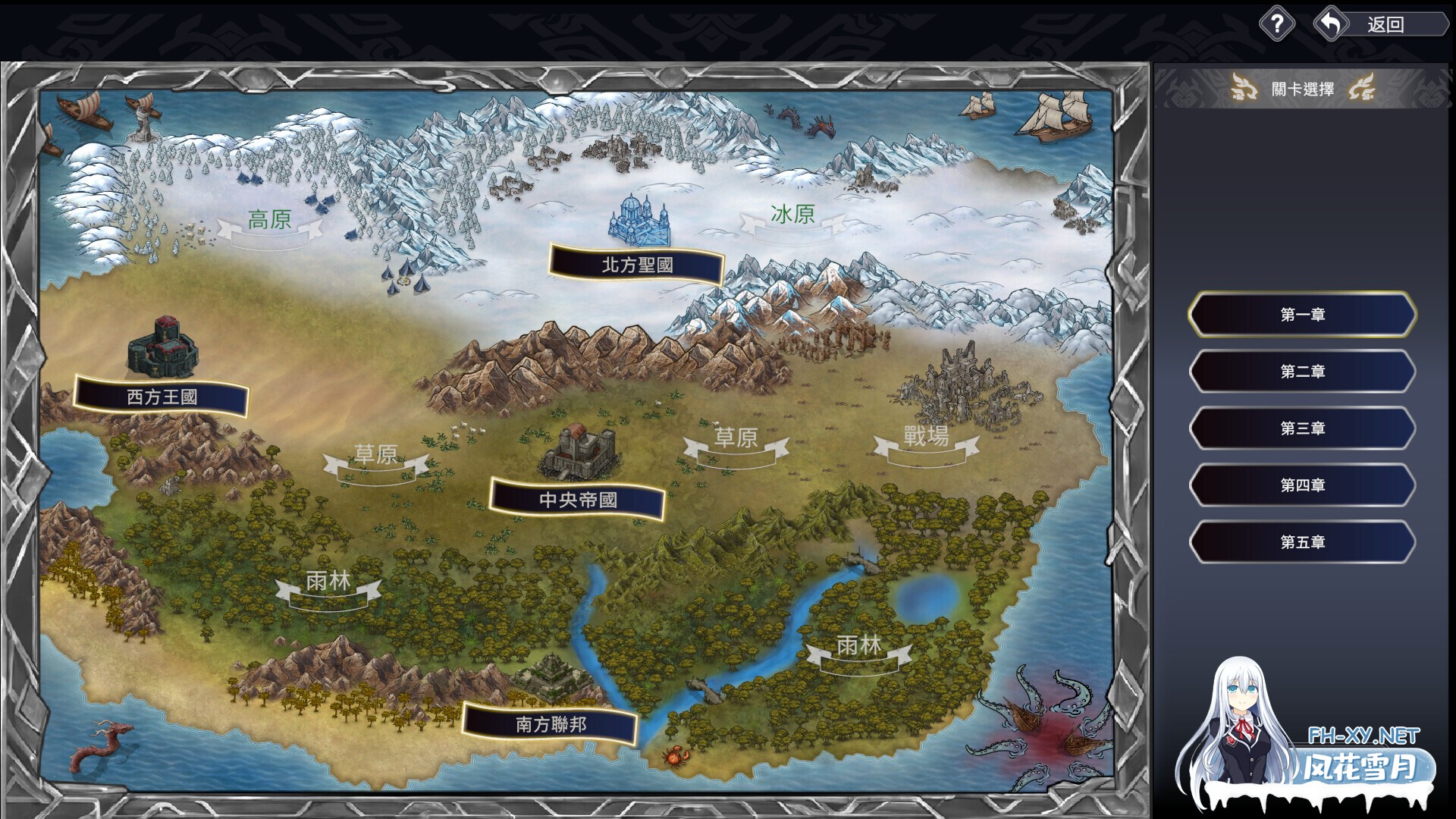Choose 第四章 chapter

coord(1301,485)
